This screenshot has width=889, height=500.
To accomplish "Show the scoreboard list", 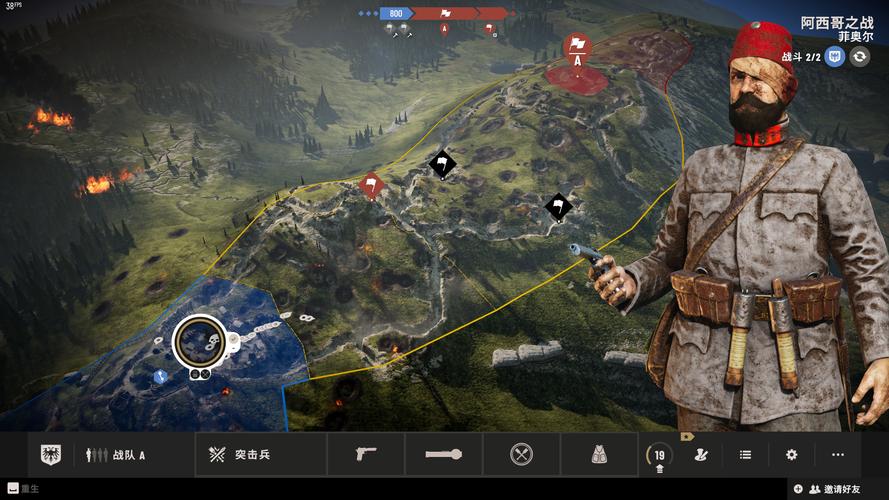I will click(745, 455).
